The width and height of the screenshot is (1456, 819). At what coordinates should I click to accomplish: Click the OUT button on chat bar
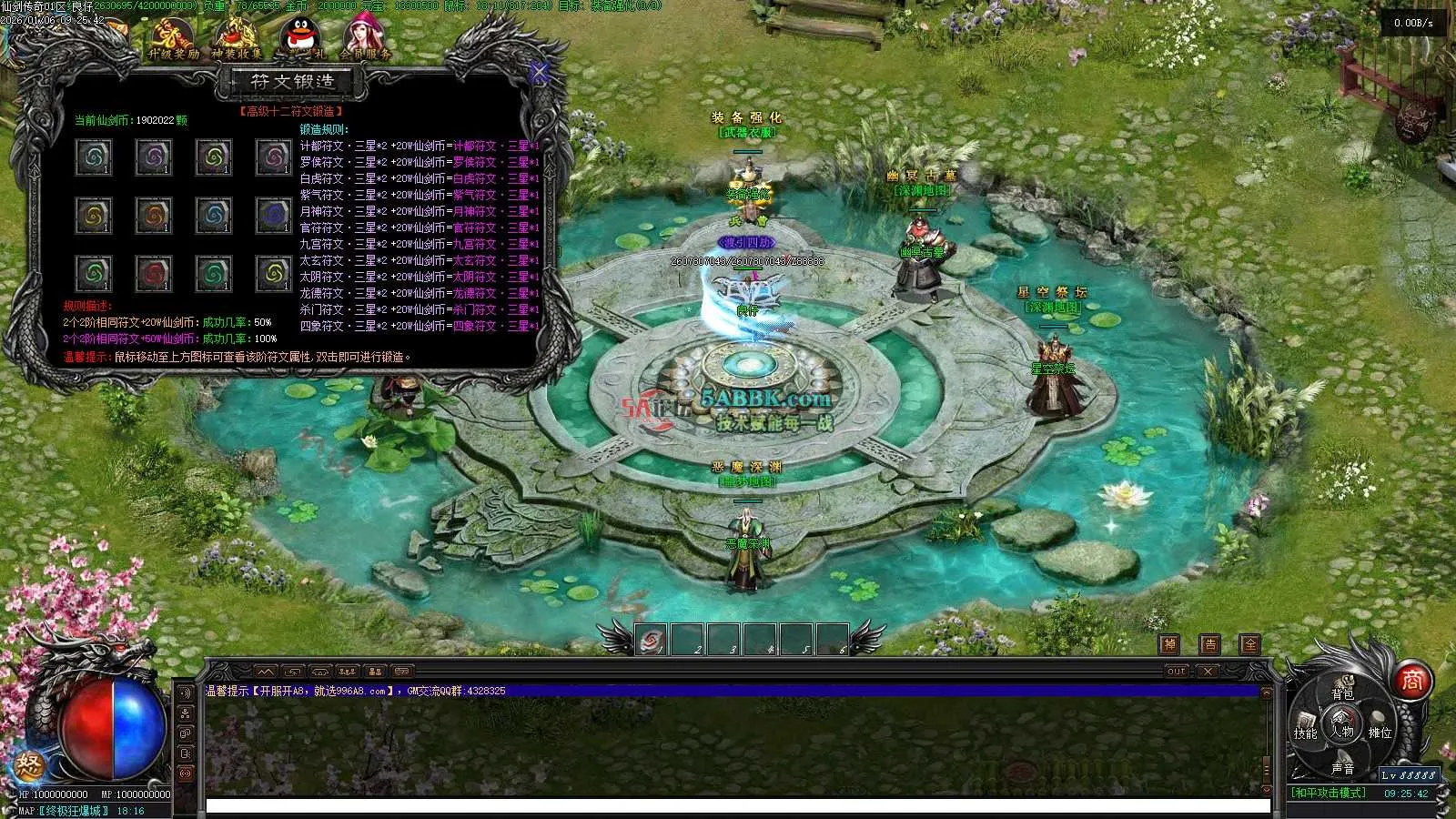[1177, 672]
